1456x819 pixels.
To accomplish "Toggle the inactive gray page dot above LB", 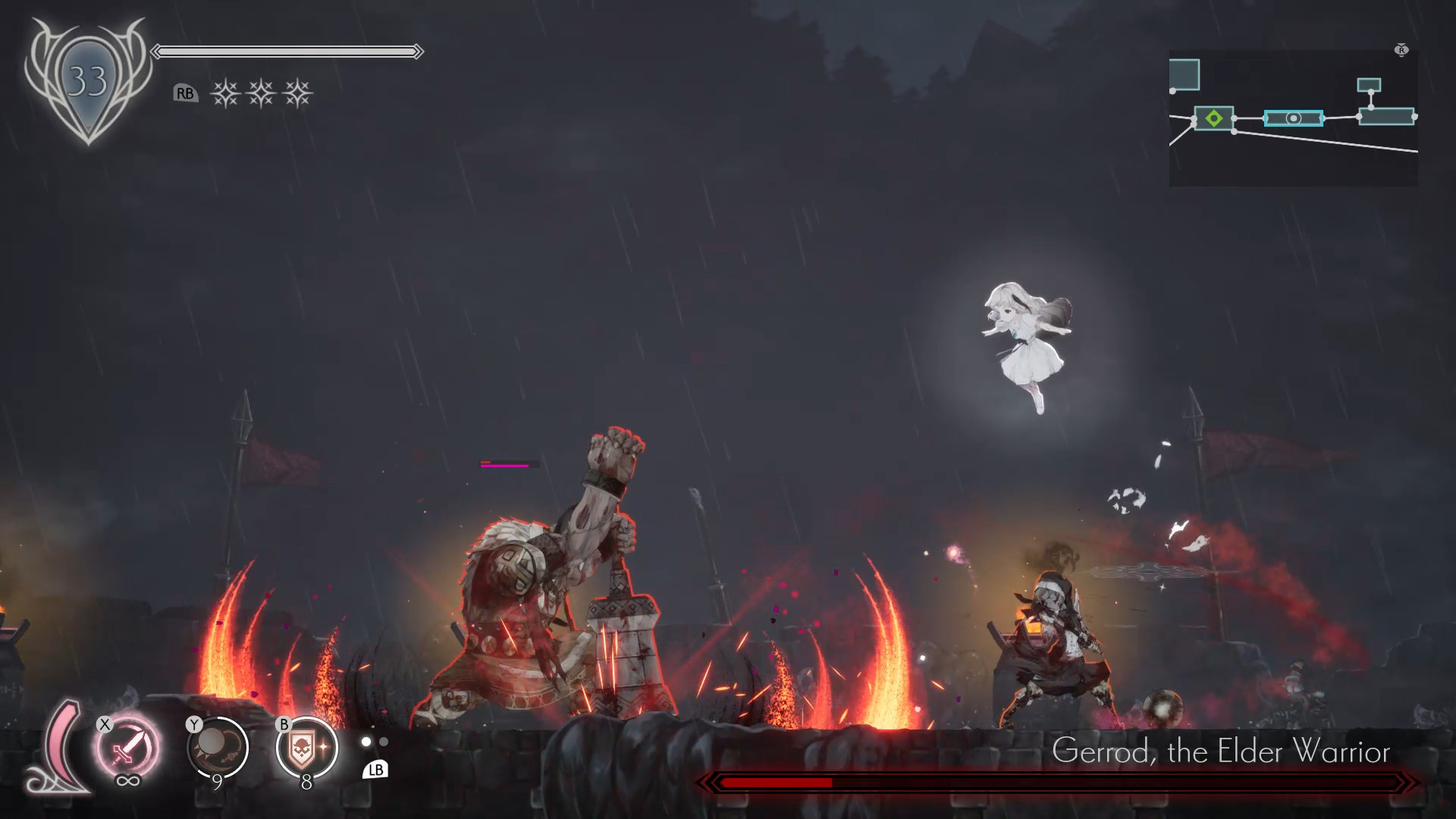I will click(383, 742).
